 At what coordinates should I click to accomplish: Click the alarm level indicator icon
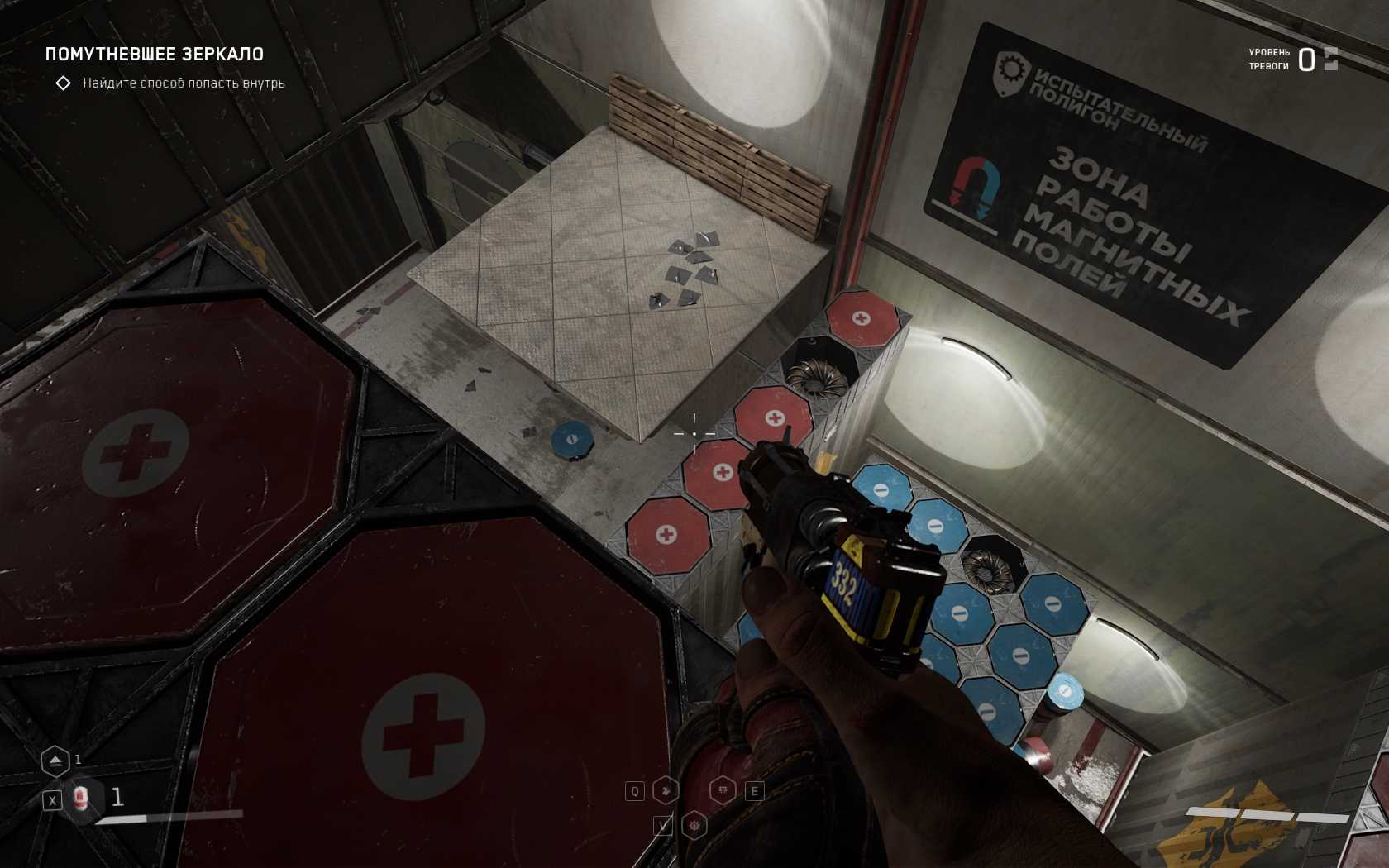1330,59
